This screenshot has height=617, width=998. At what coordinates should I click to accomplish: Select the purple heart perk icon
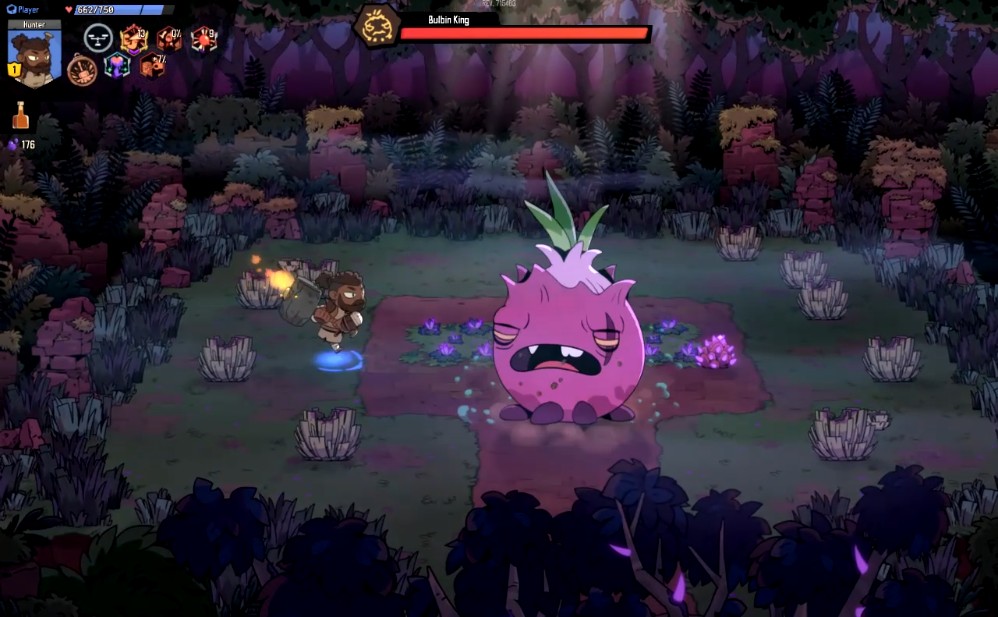(x=118, y=67)
